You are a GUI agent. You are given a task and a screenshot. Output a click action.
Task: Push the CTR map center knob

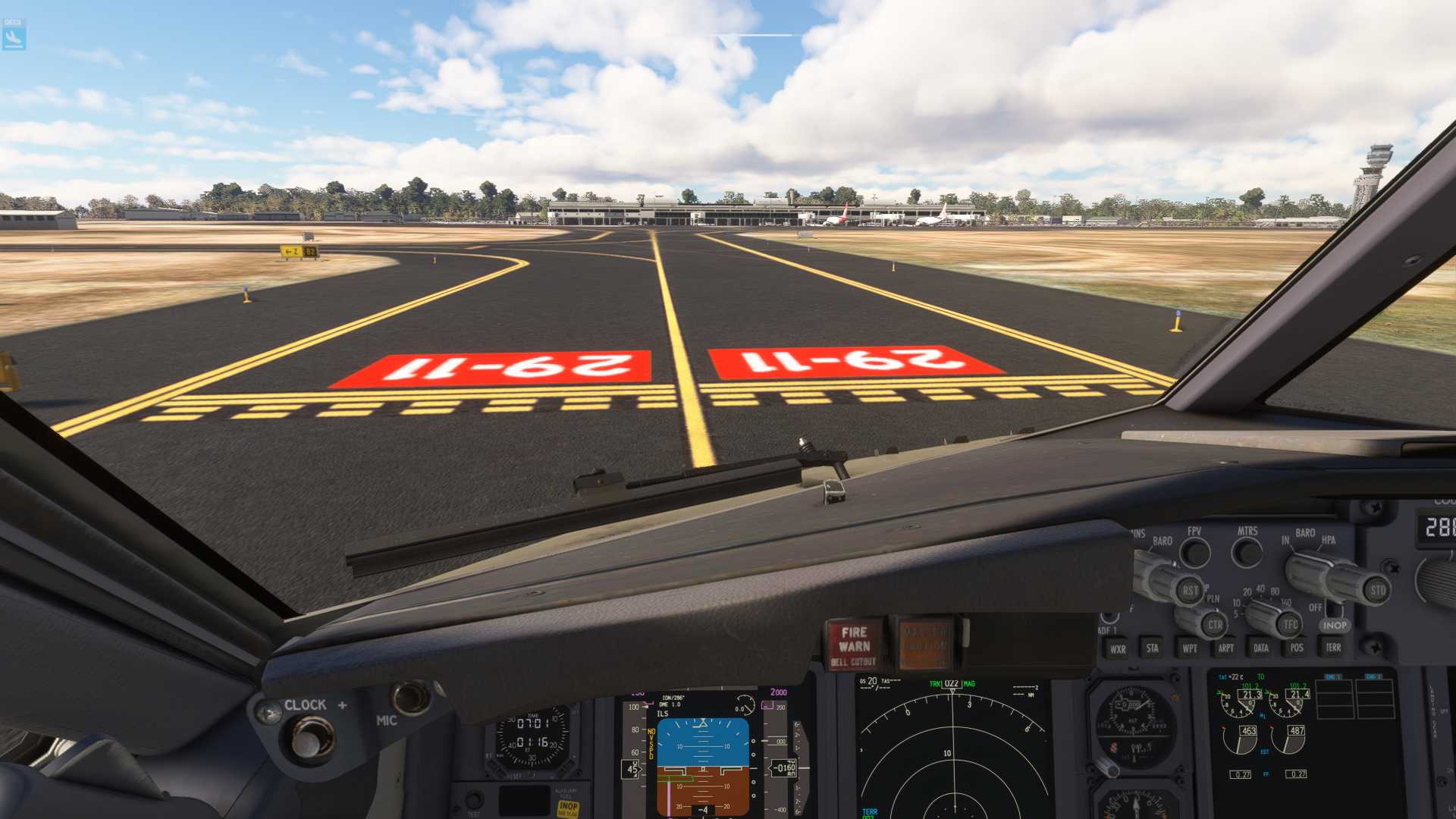point(1214,626)
